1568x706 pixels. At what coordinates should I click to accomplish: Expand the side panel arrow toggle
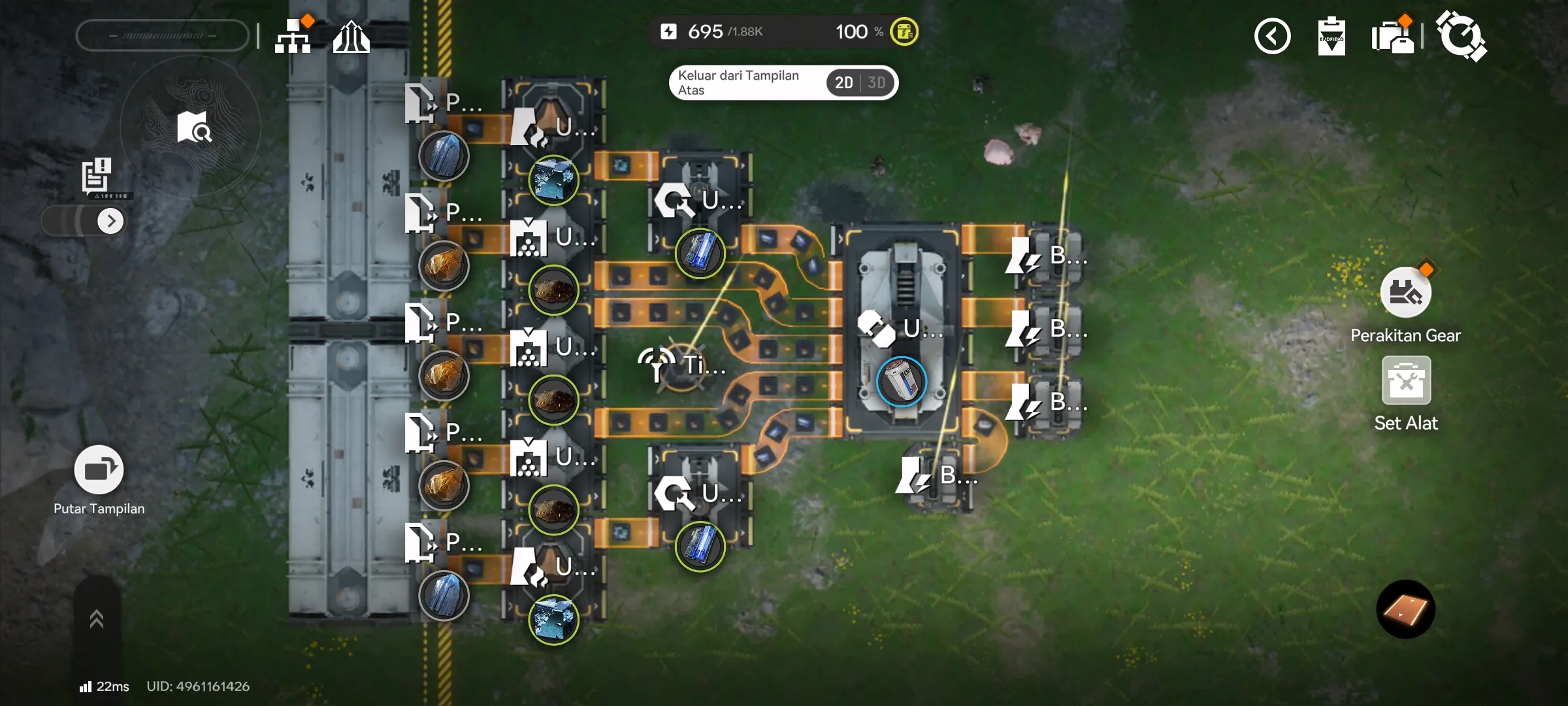[110, 221]
